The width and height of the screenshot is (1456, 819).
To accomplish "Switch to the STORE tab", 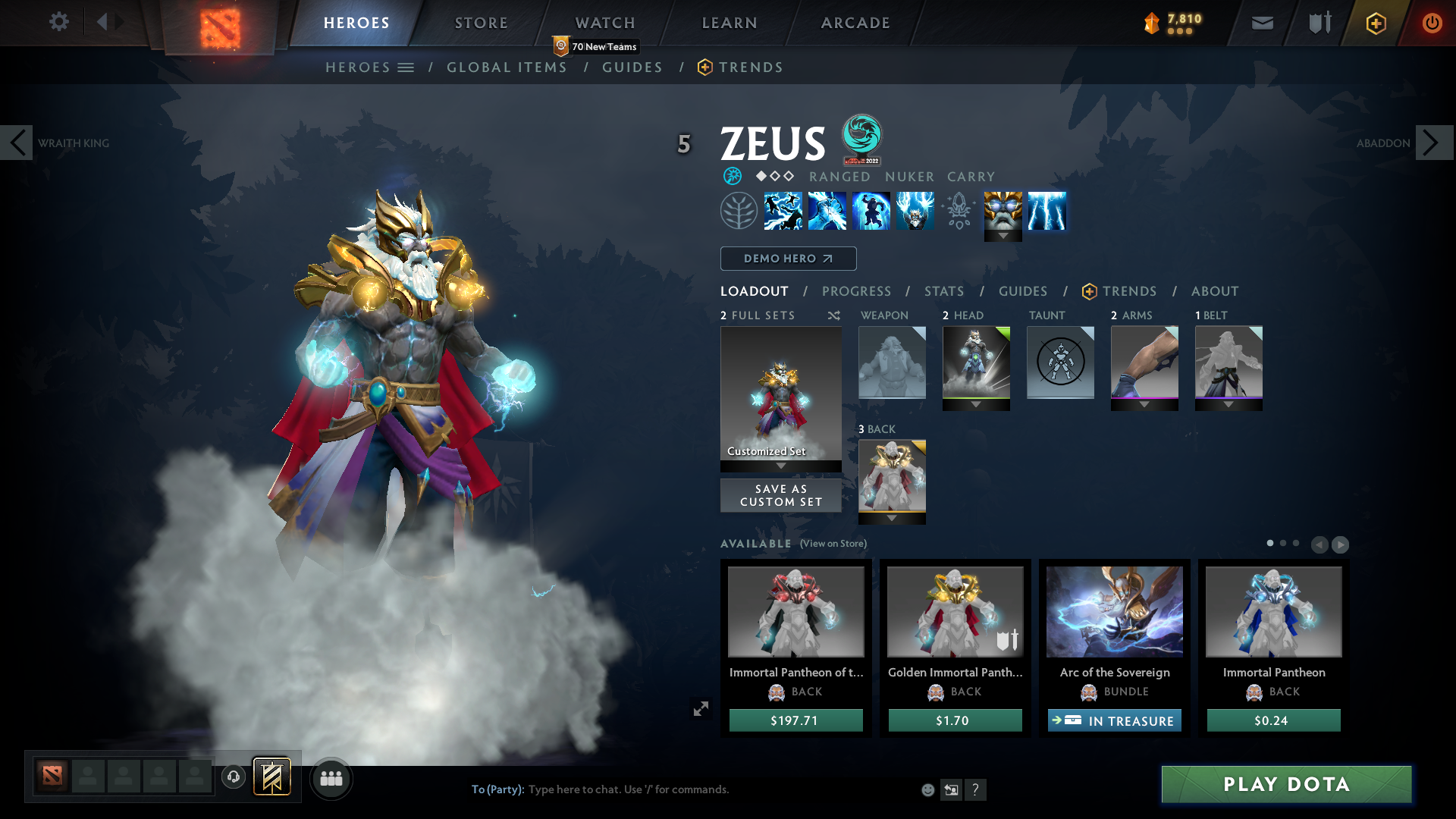I will click(480, 23).
